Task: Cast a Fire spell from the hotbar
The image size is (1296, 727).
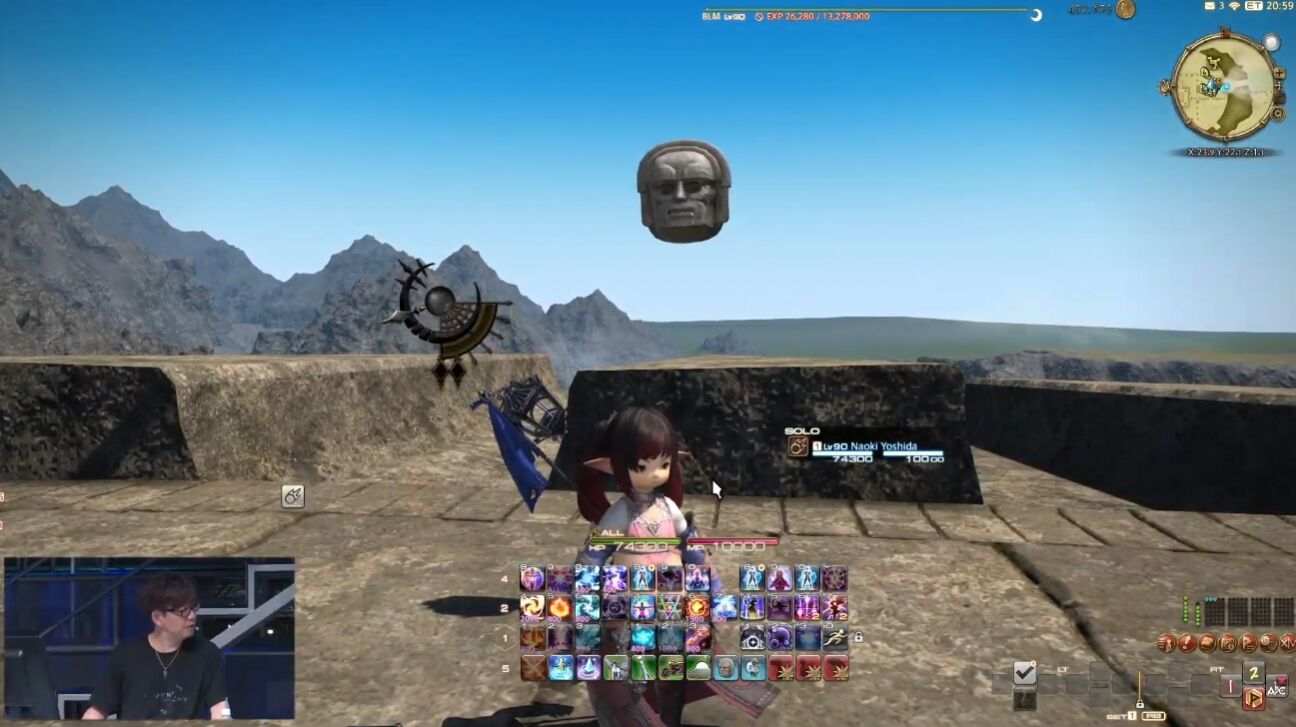Action: tap(560, 608)
